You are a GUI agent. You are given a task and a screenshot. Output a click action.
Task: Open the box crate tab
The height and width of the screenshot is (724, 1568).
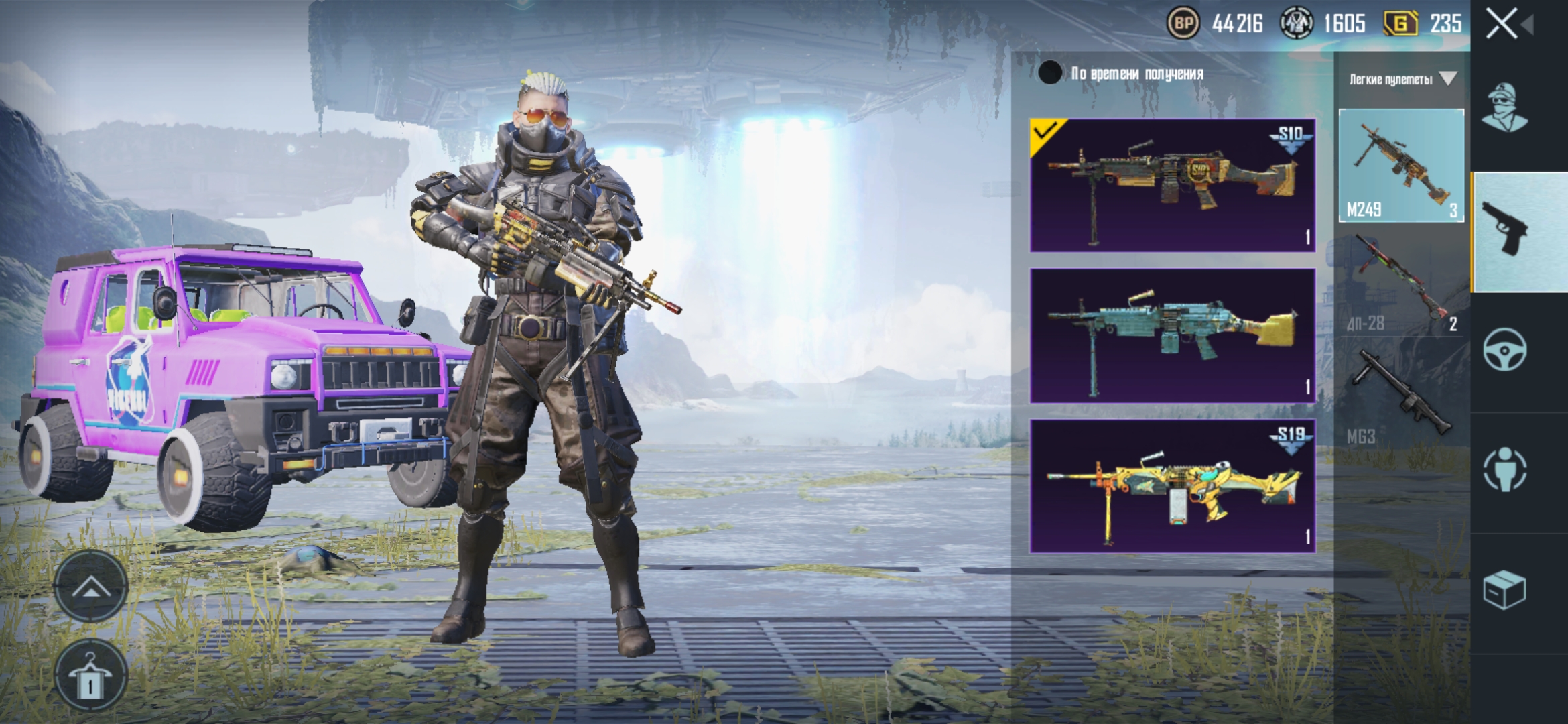[x=1504, y=591]
